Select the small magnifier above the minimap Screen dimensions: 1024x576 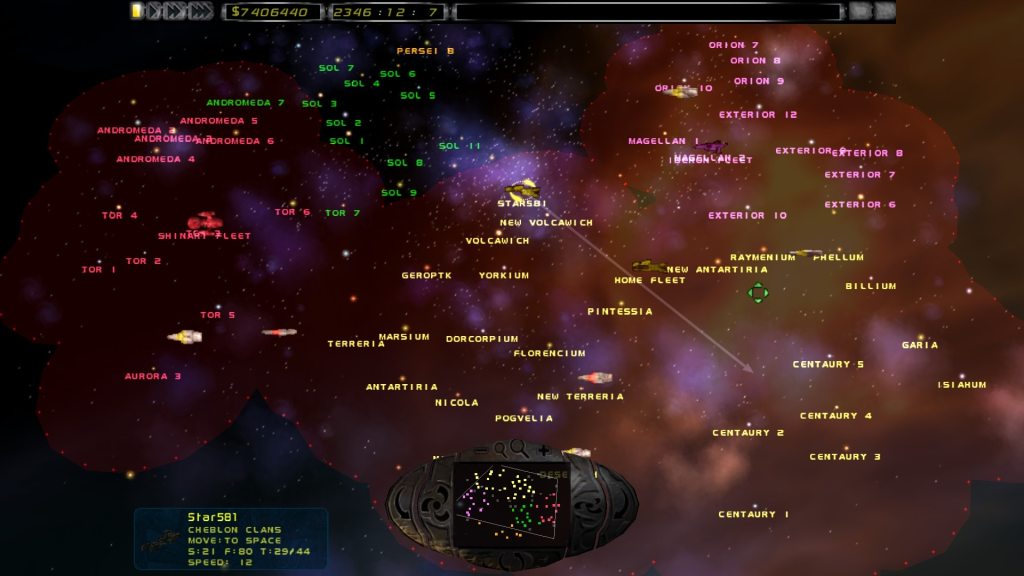(x=499, y=448)
